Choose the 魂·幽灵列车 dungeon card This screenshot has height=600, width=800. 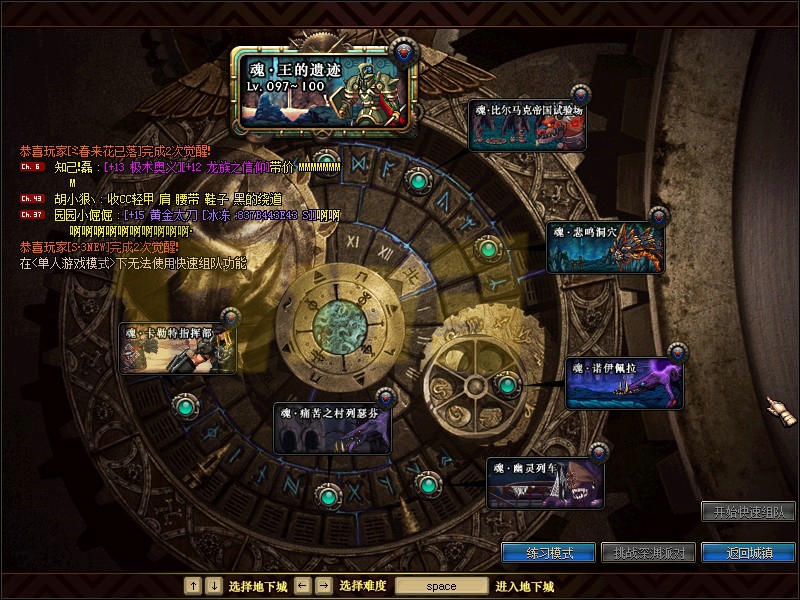point(546,482)
